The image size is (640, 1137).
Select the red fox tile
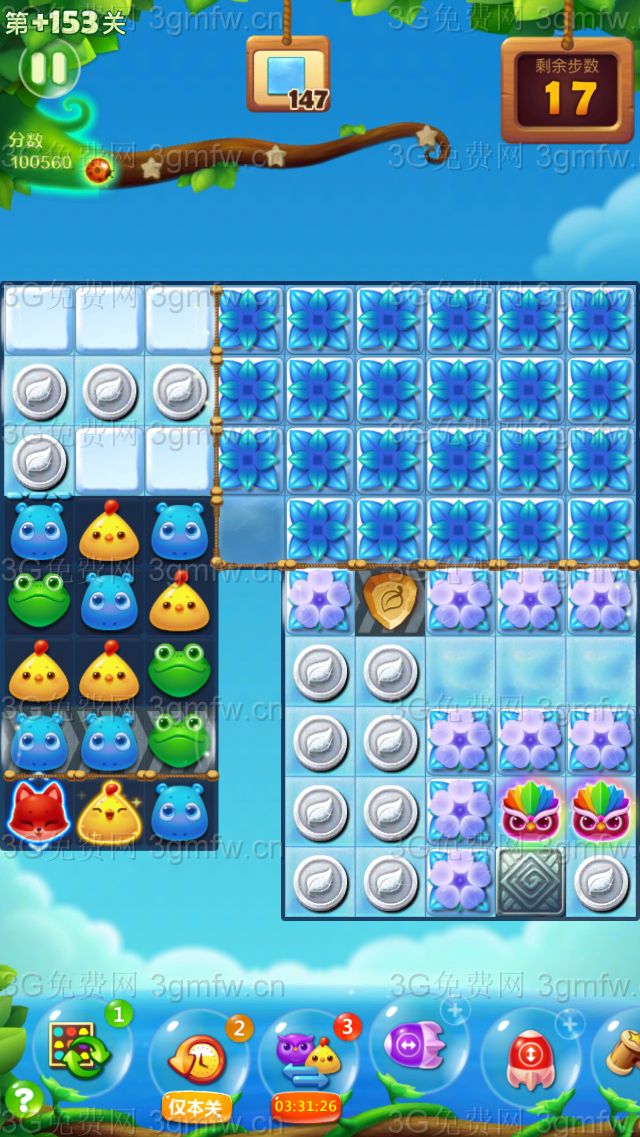click(38, 812)
